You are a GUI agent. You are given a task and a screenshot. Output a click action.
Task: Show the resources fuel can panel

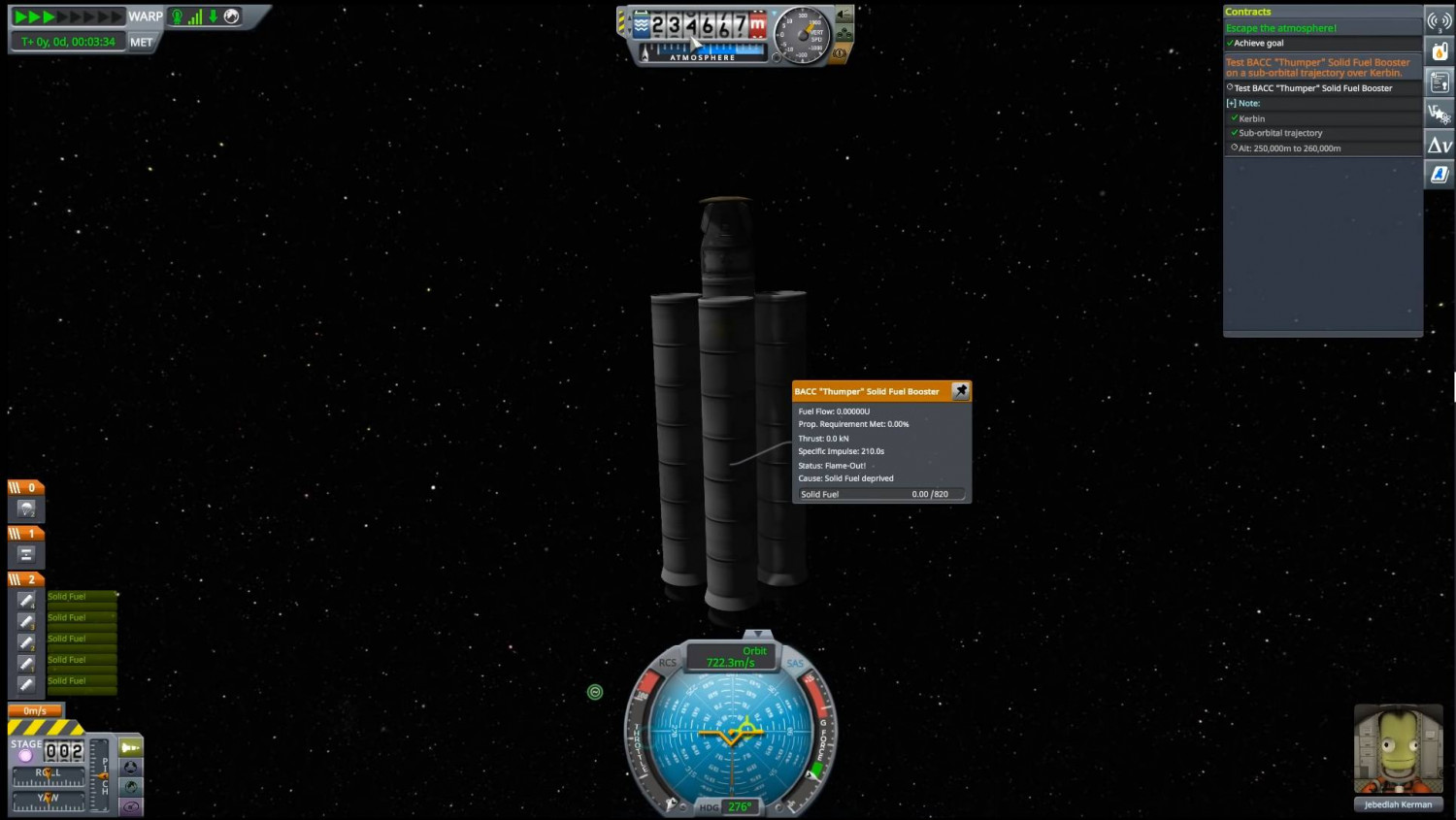coord(1439,51)
